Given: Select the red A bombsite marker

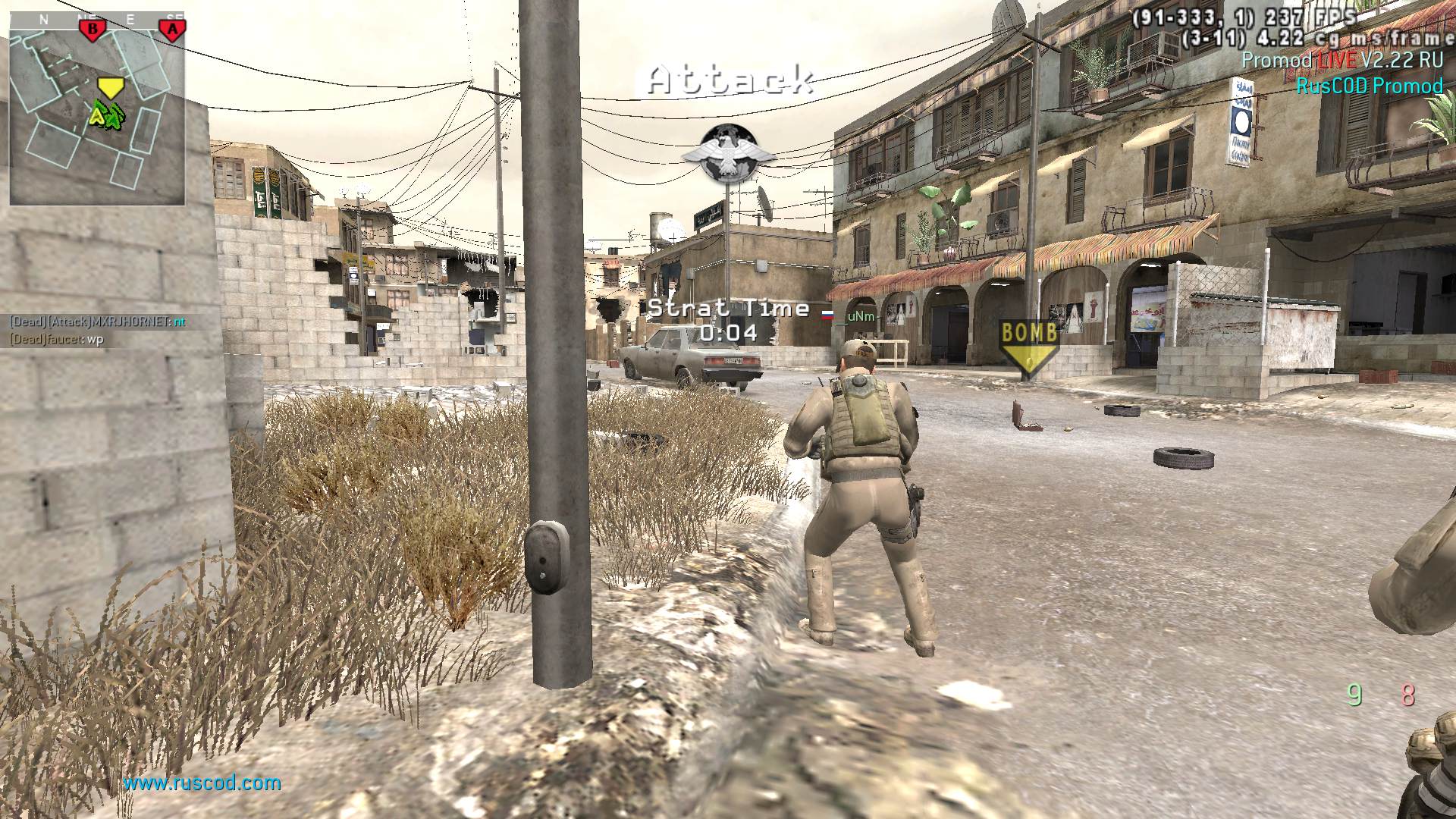Looking at the screenshot, I should coord(173,30).
